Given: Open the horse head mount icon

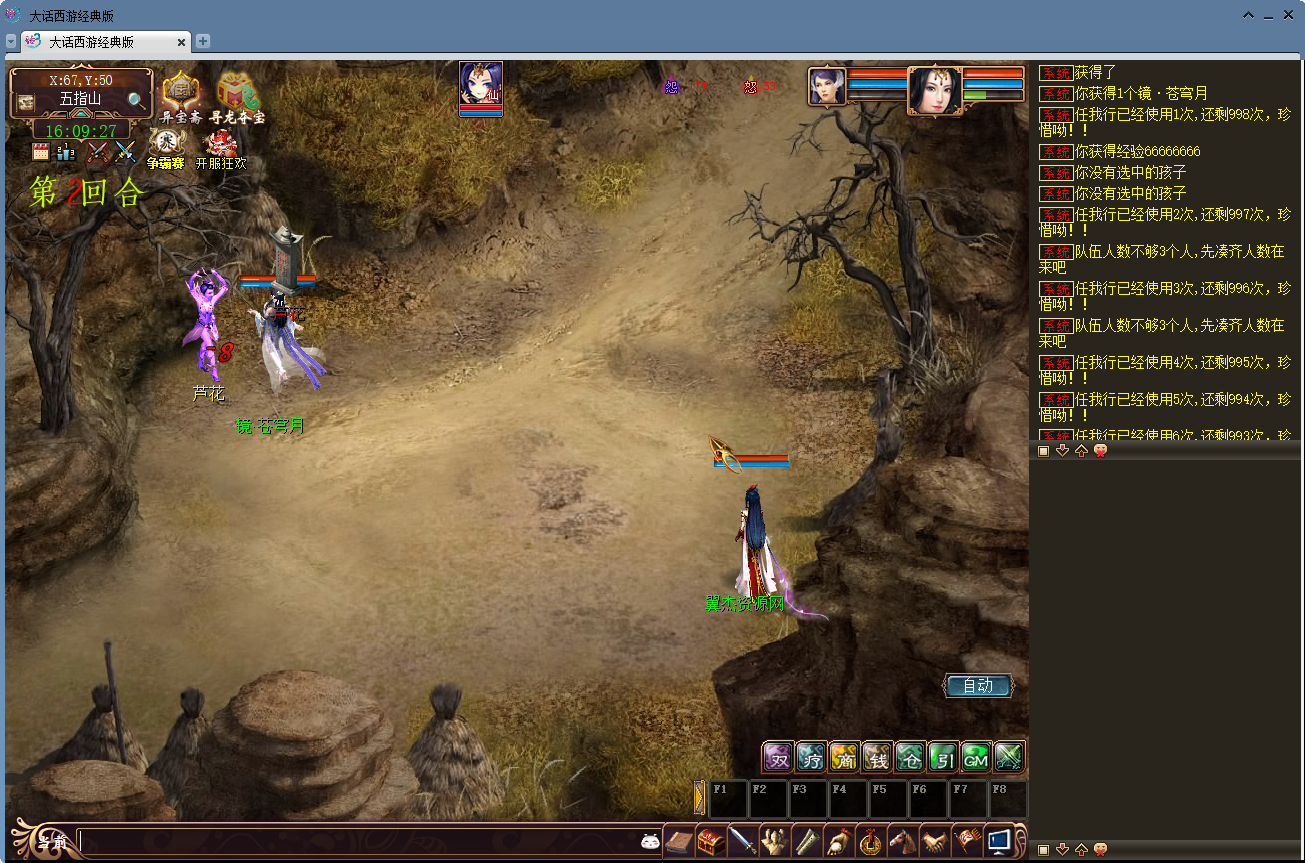Looking at the screenshot, I should [903, 841].
